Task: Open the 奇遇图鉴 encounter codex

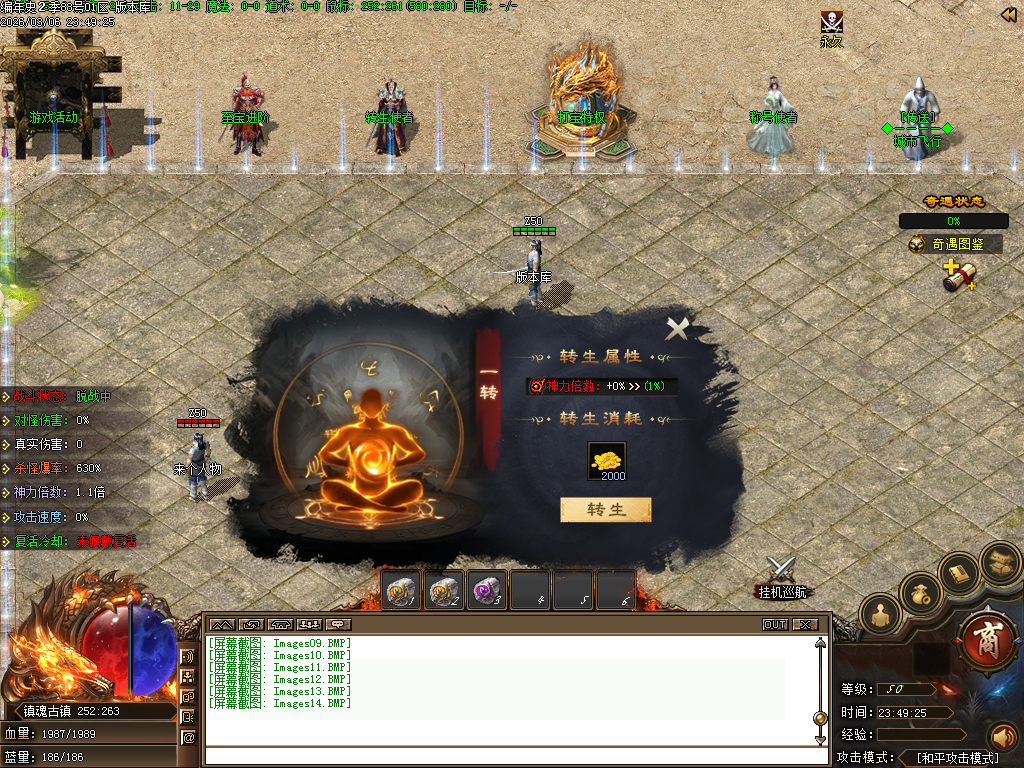Action: (x=956, y=244)
